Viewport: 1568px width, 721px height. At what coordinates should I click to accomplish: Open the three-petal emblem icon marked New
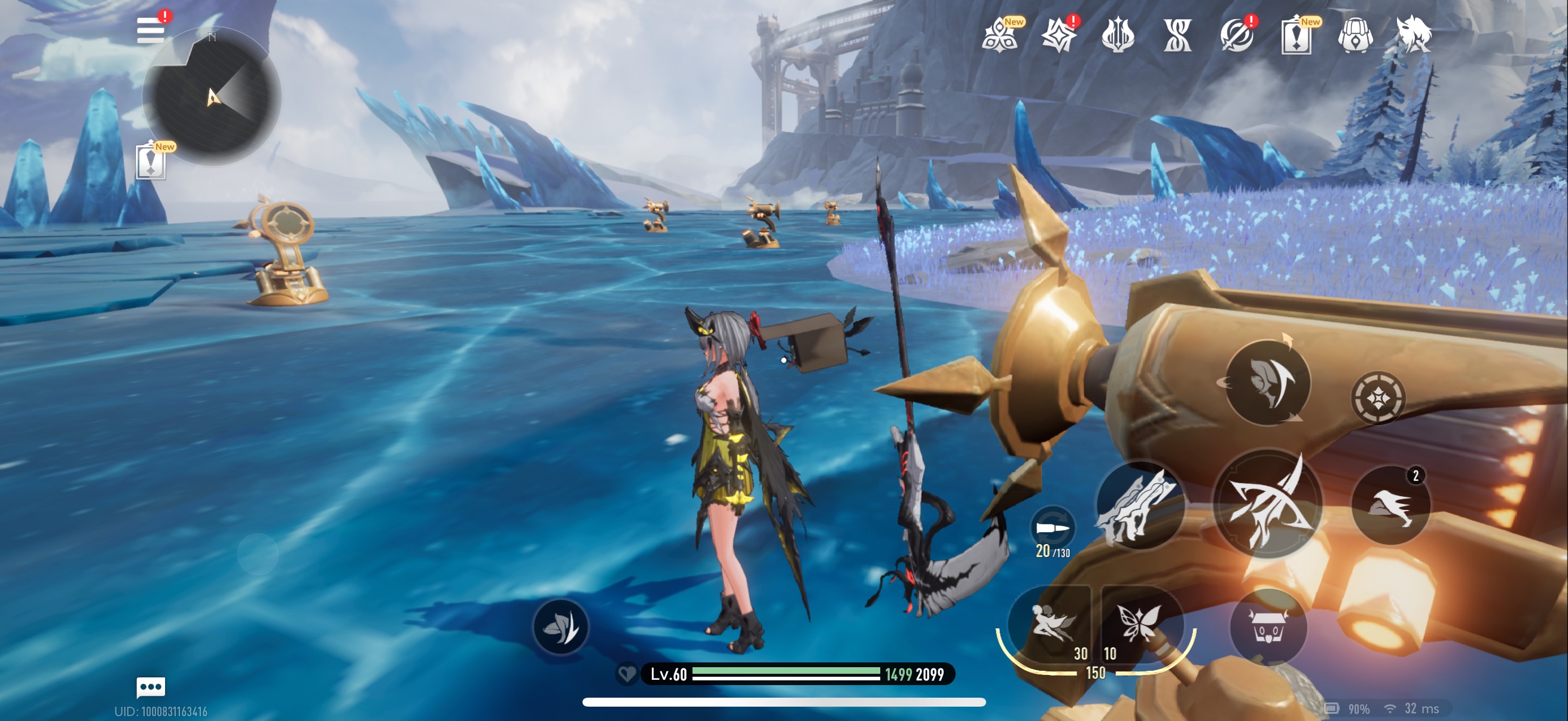tap(999, 35)
